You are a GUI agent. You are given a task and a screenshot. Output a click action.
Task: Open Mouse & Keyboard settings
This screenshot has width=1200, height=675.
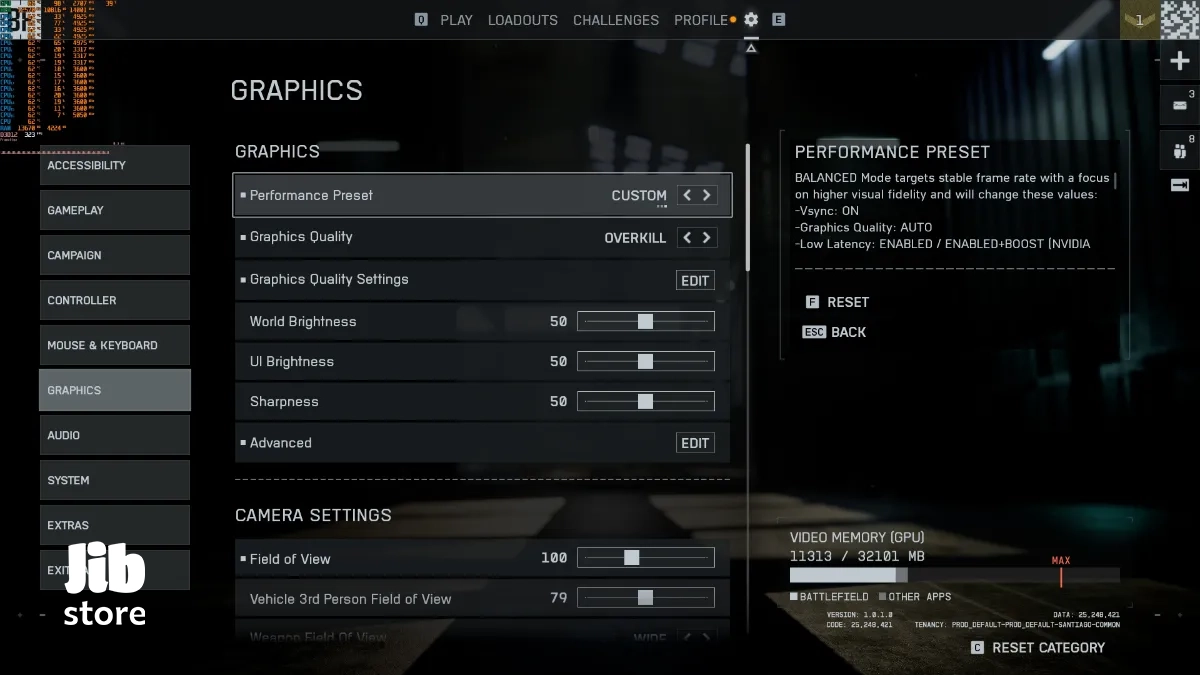pyautogui.click(x=114, y=345)
